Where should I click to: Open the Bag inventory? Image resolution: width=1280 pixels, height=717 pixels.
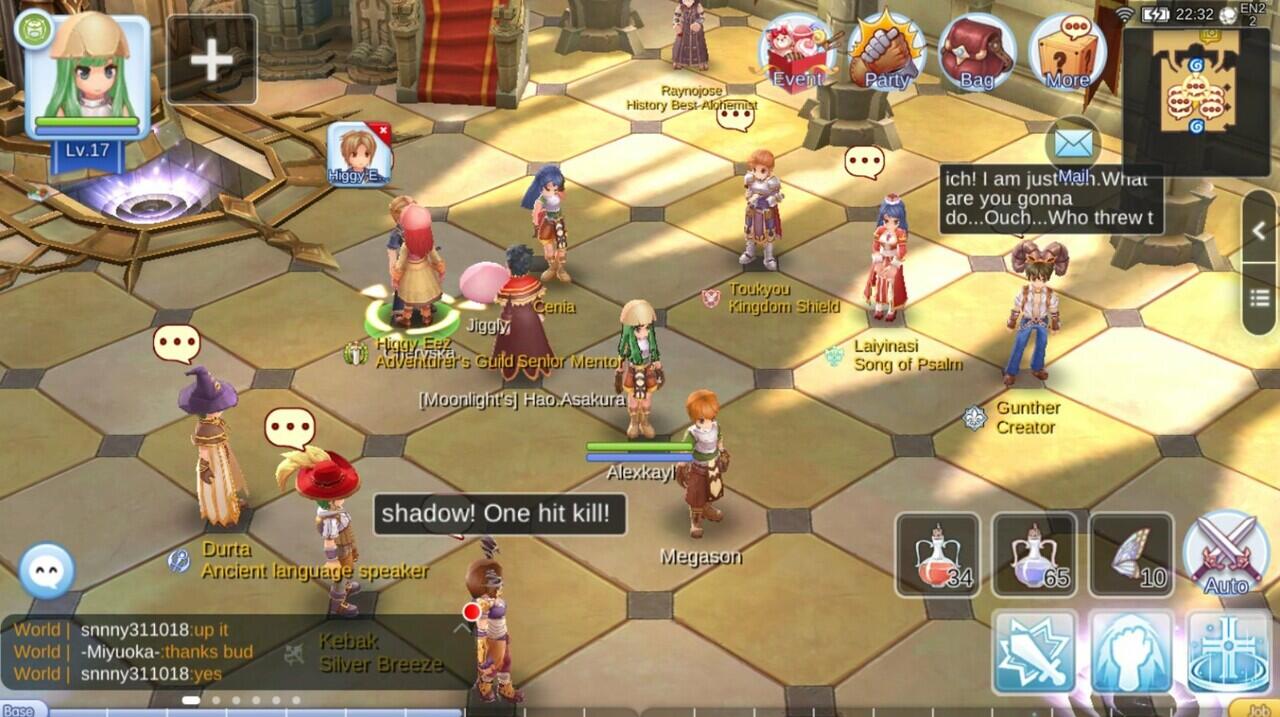976,54
